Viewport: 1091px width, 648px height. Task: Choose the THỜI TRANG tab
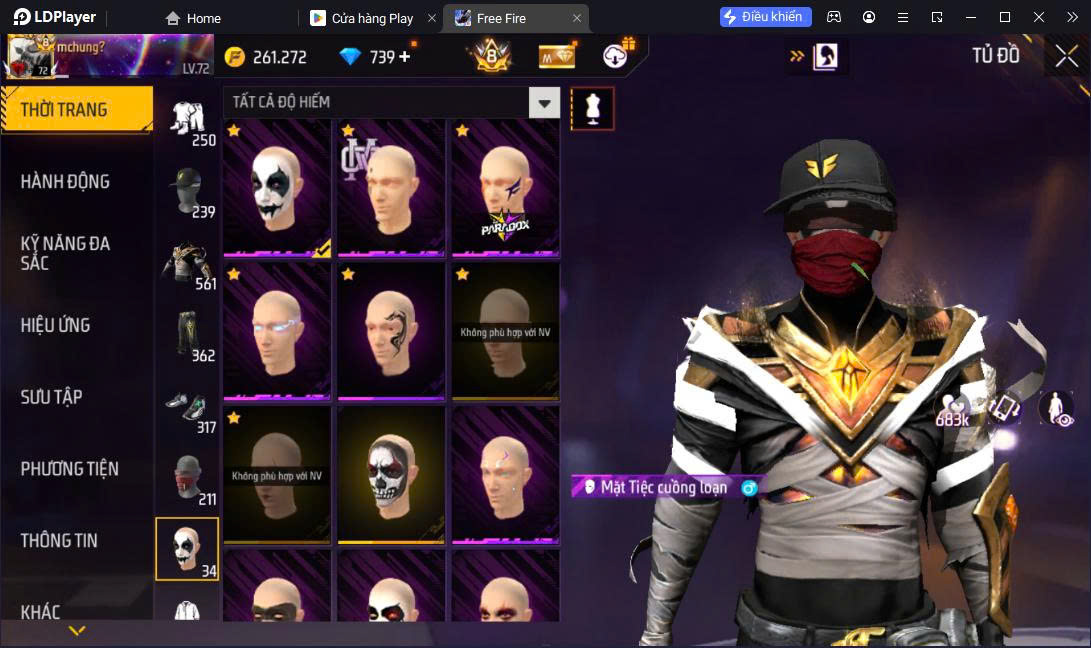click(64, 109)
